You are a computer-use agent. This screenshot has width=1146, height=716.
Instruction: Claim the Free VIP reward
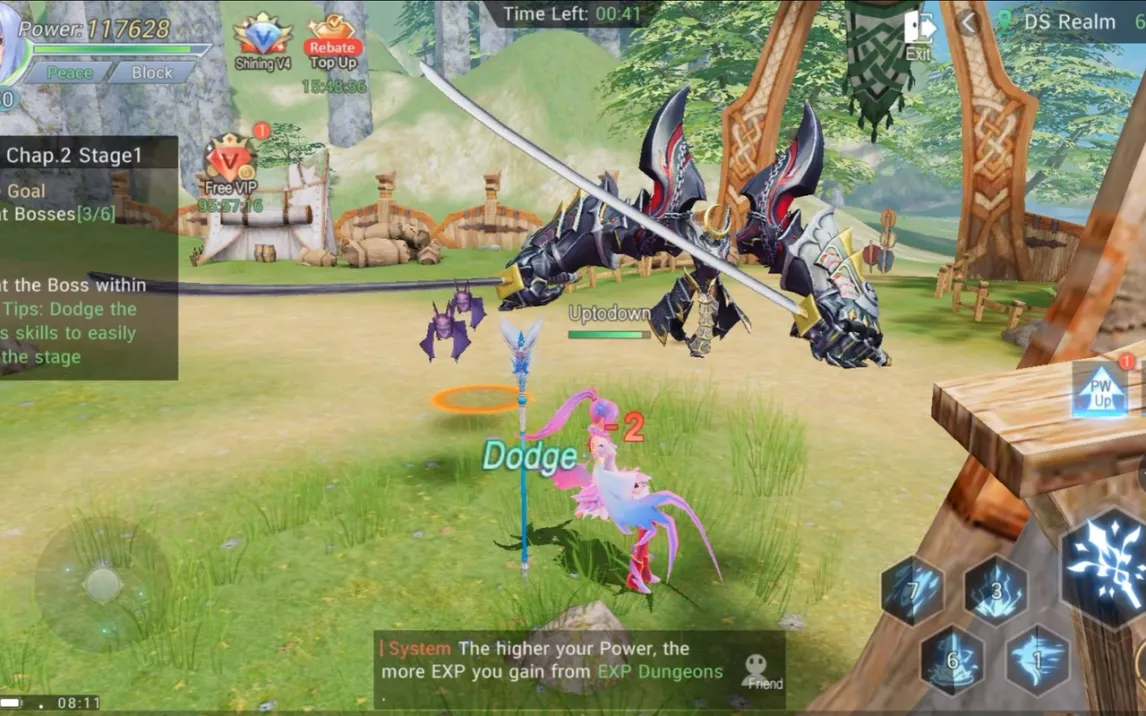tap(231, 166)
